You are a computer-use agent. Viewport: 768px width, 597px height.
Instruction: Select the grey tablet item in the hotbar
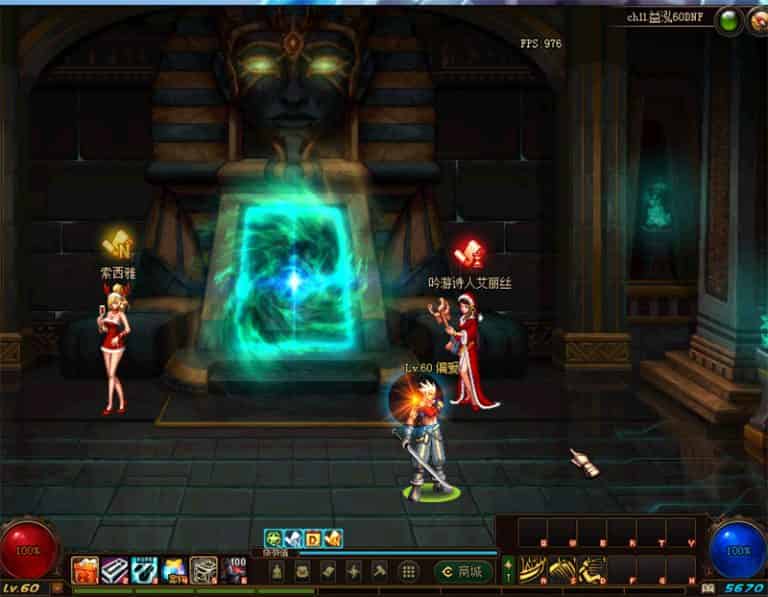click(x=204, y=570)
